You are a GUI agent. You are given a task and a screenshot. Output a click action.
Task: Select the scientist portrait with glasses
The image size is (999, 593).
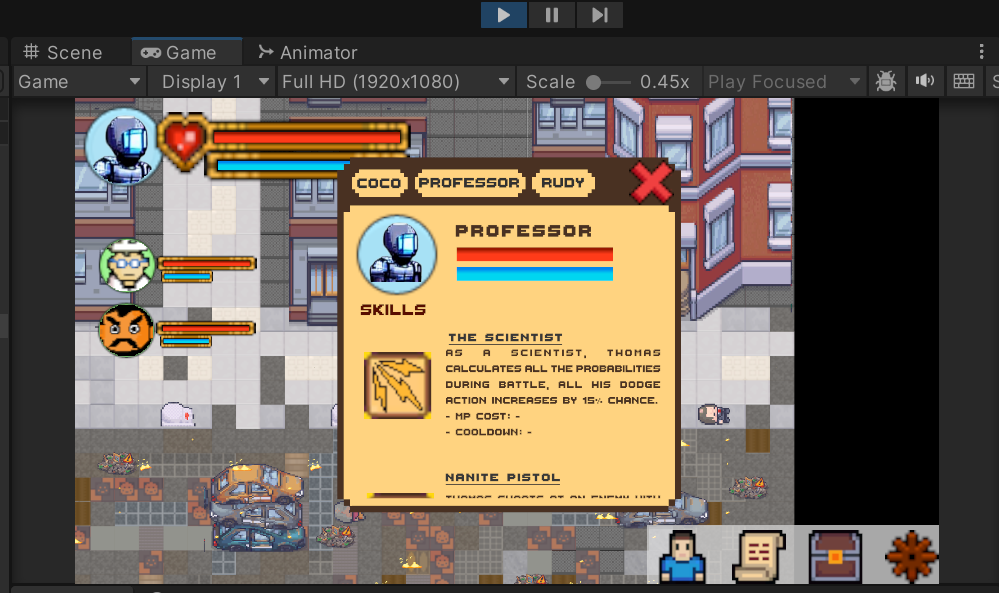[x=127, y=266]
